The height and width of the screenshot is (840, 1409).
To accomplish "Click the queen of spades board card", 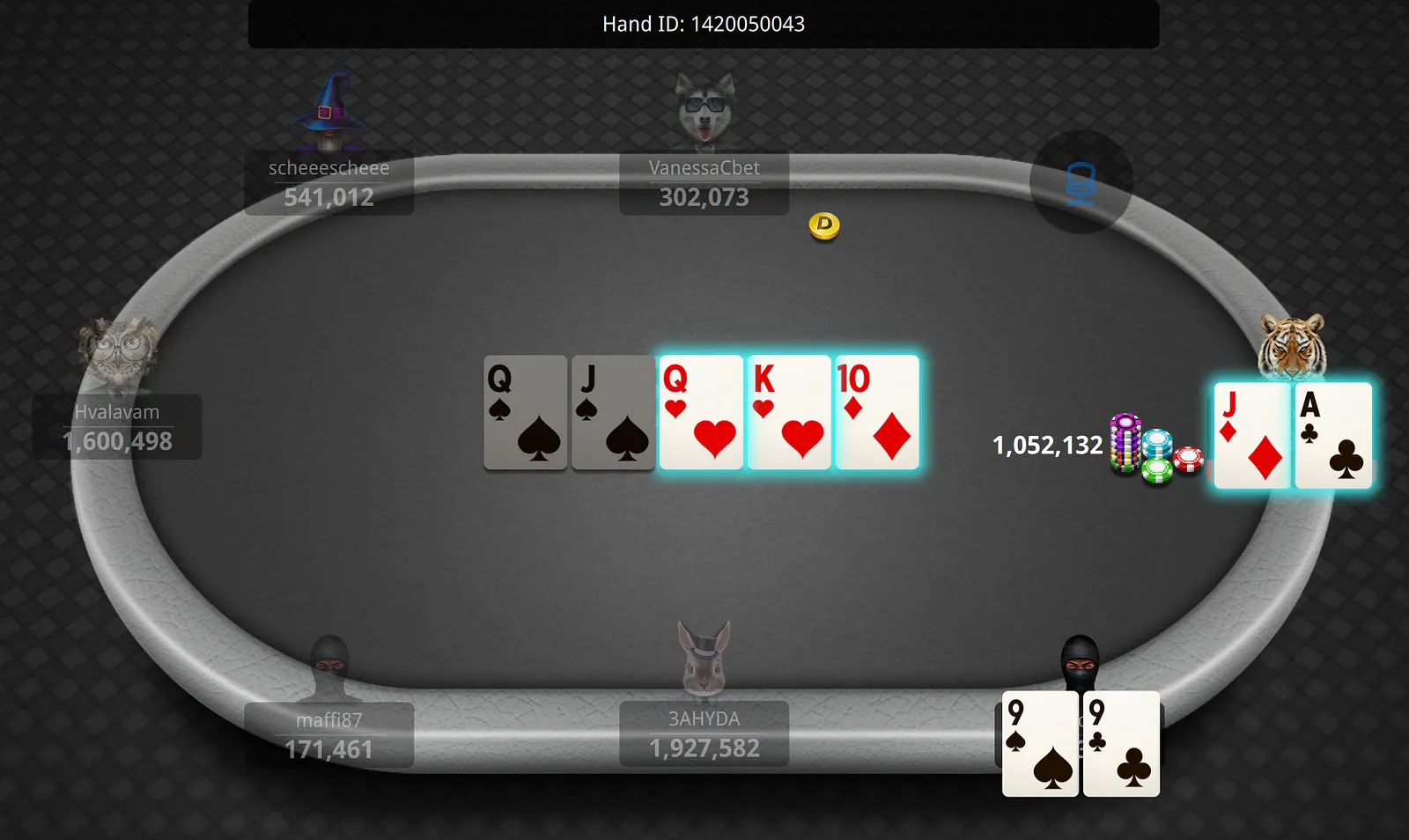I will 525,412.
